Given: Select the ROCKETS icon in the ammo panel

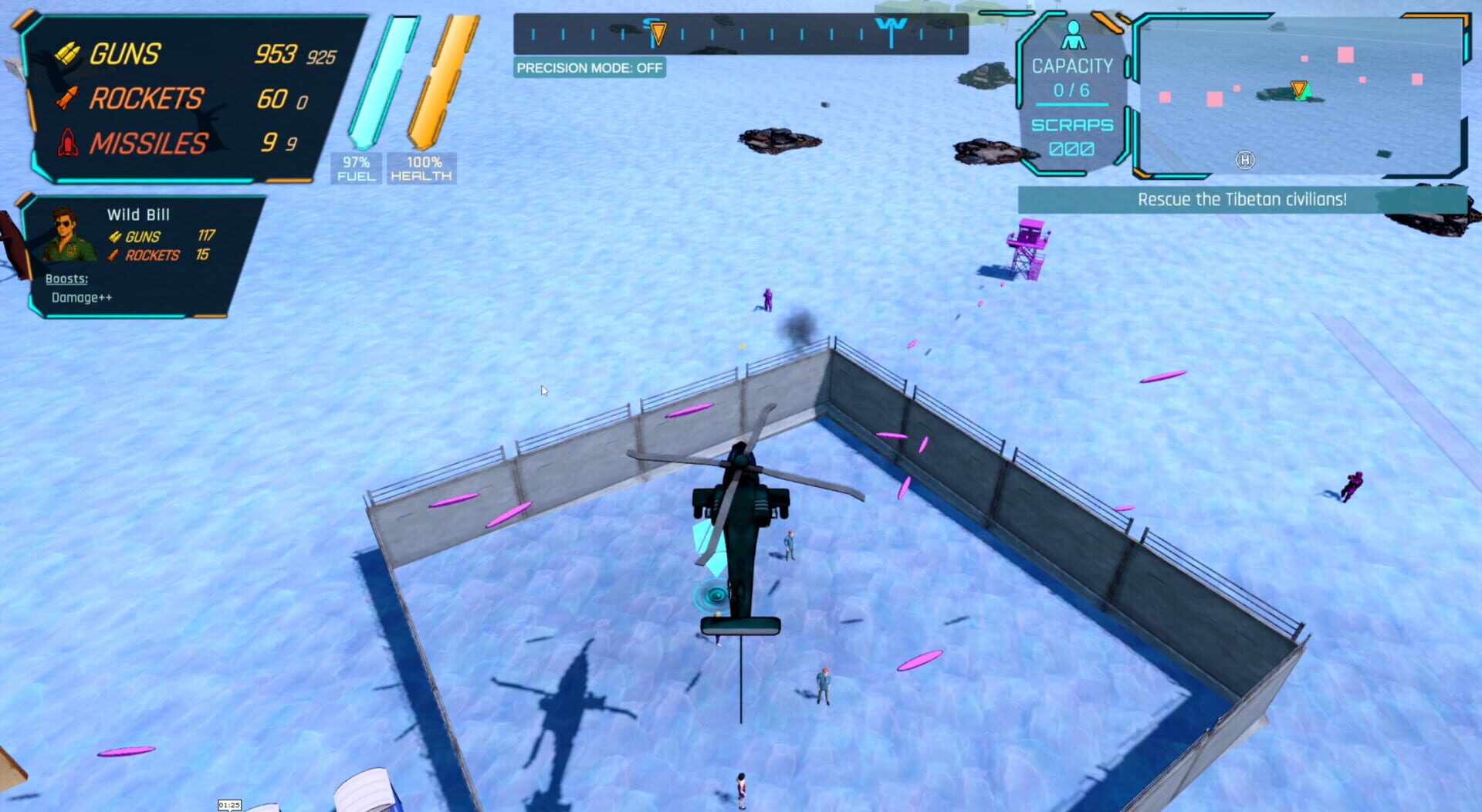Looking at the screenshot, I should [x=68, y=99].
